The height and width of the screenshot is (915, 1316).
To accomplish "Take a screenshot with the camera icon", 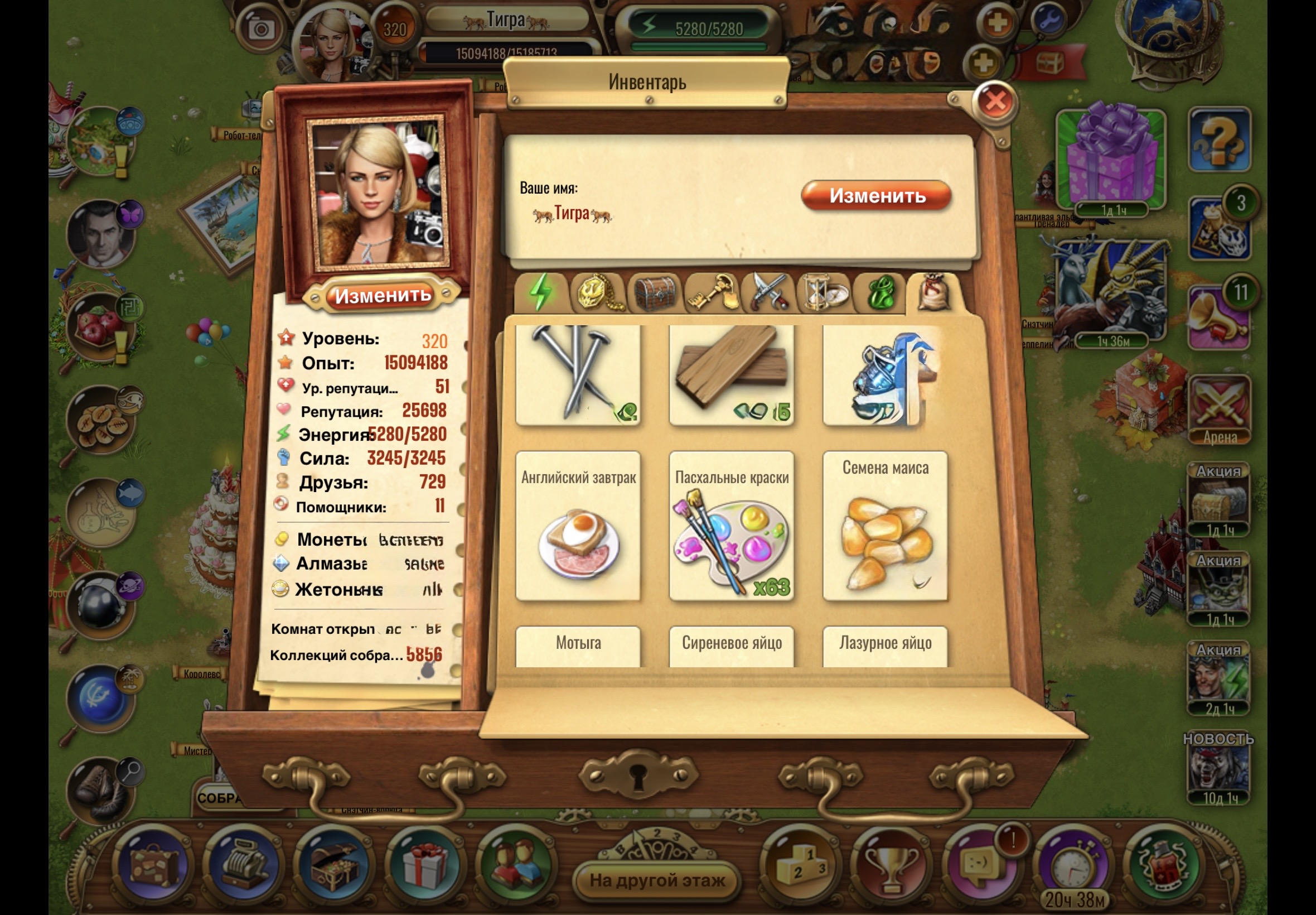I will pyautogui.click(x=262, y=28).
